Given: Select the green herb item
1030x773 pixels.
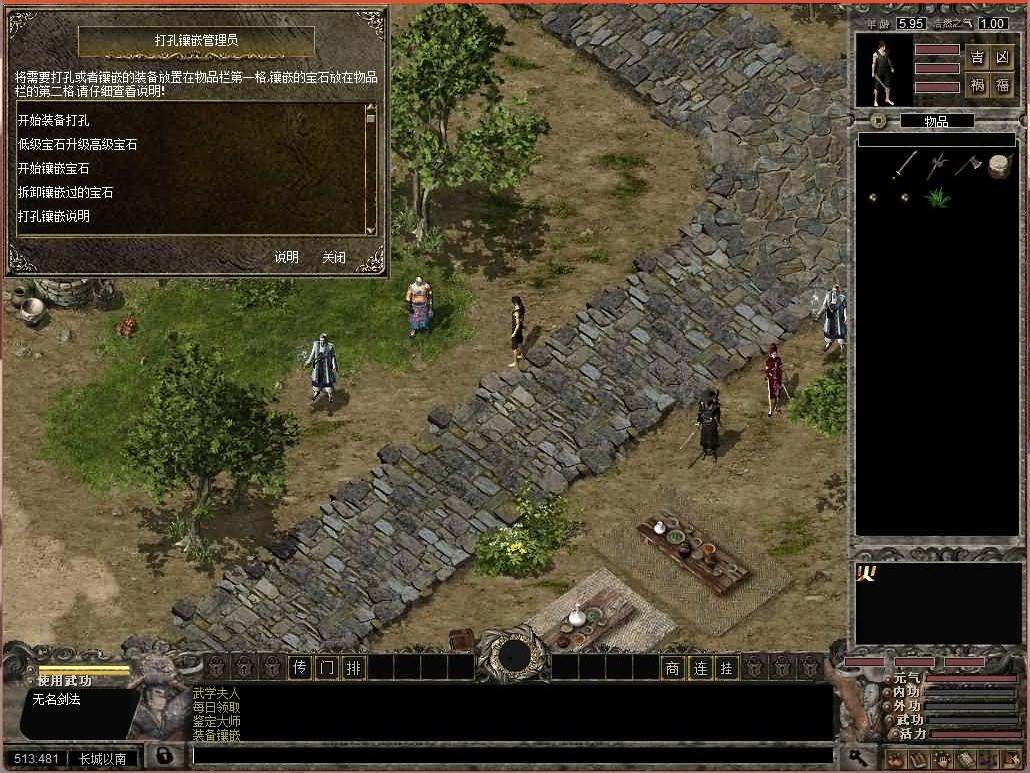Looking at the screenshot, I should coord(937,197).
